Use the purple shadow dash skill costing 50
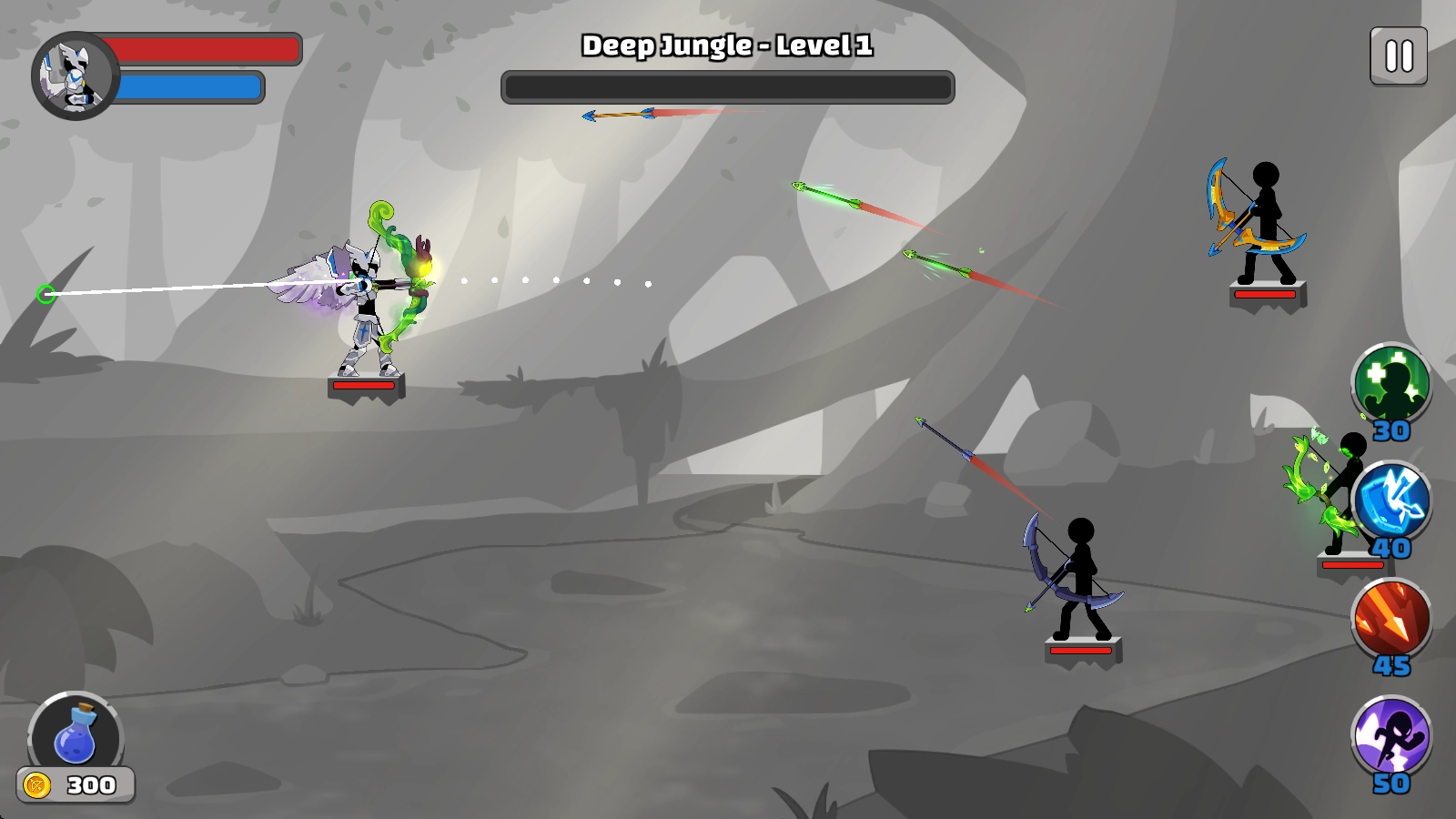Image resolution: width=1456 pixels, height=819 pixels. coord(1390,737)
